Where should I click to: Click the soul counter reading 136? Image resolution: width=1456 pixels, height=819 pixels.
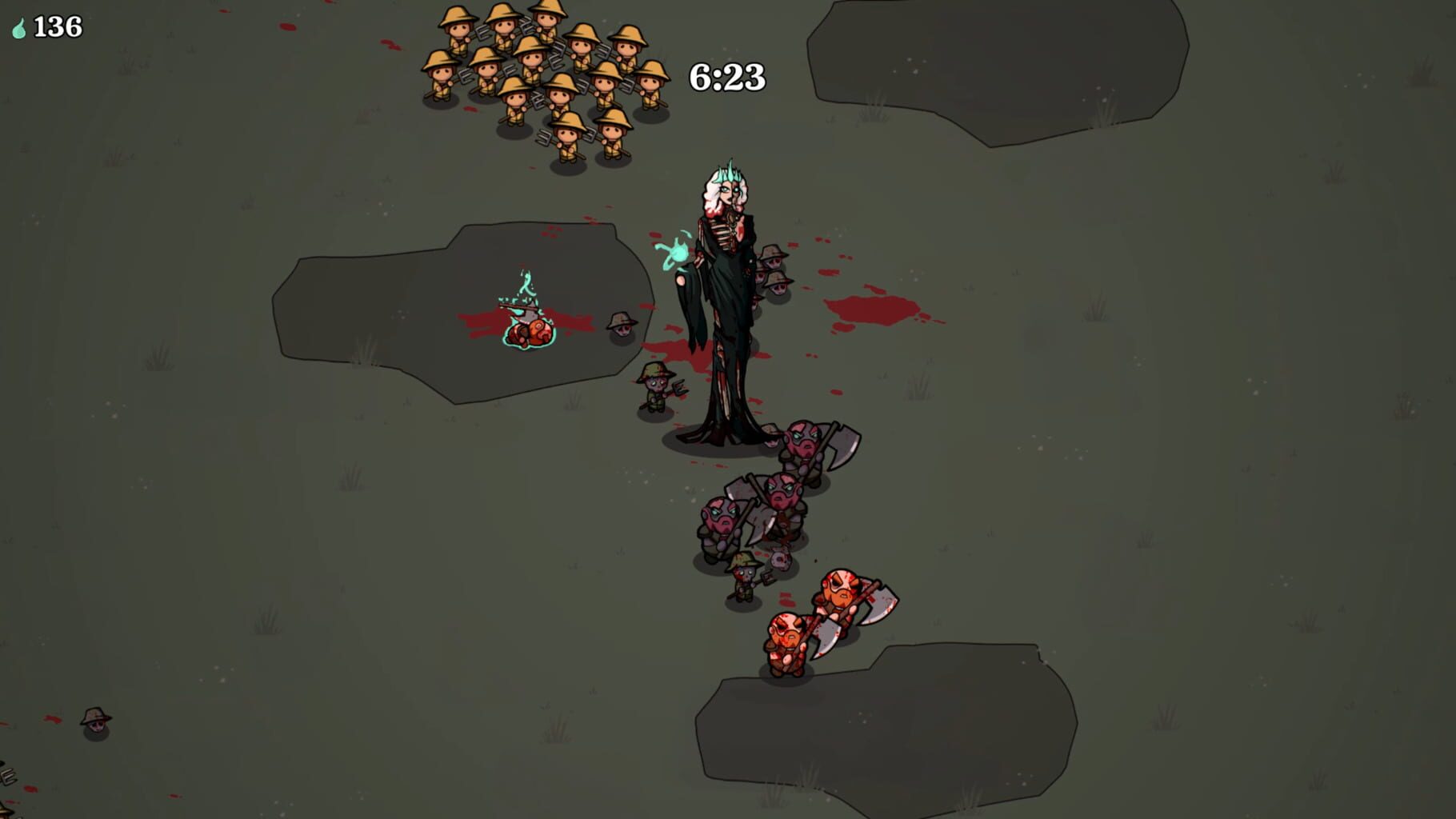click(56, 26)
